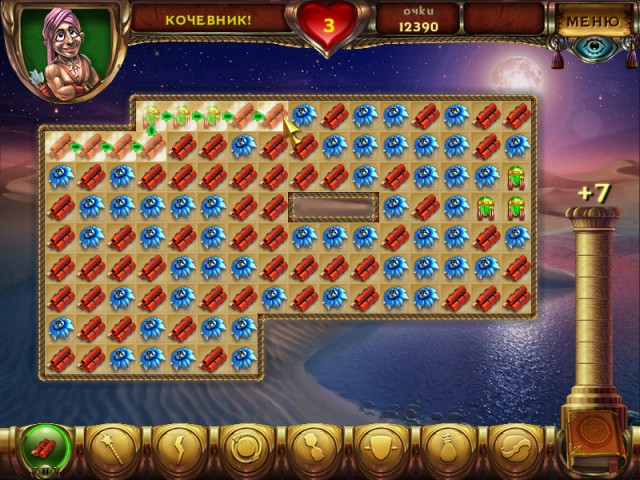Viewport: 640px width, 480px height.
Task: Choose the hourglass power-up
Action: 312,447
